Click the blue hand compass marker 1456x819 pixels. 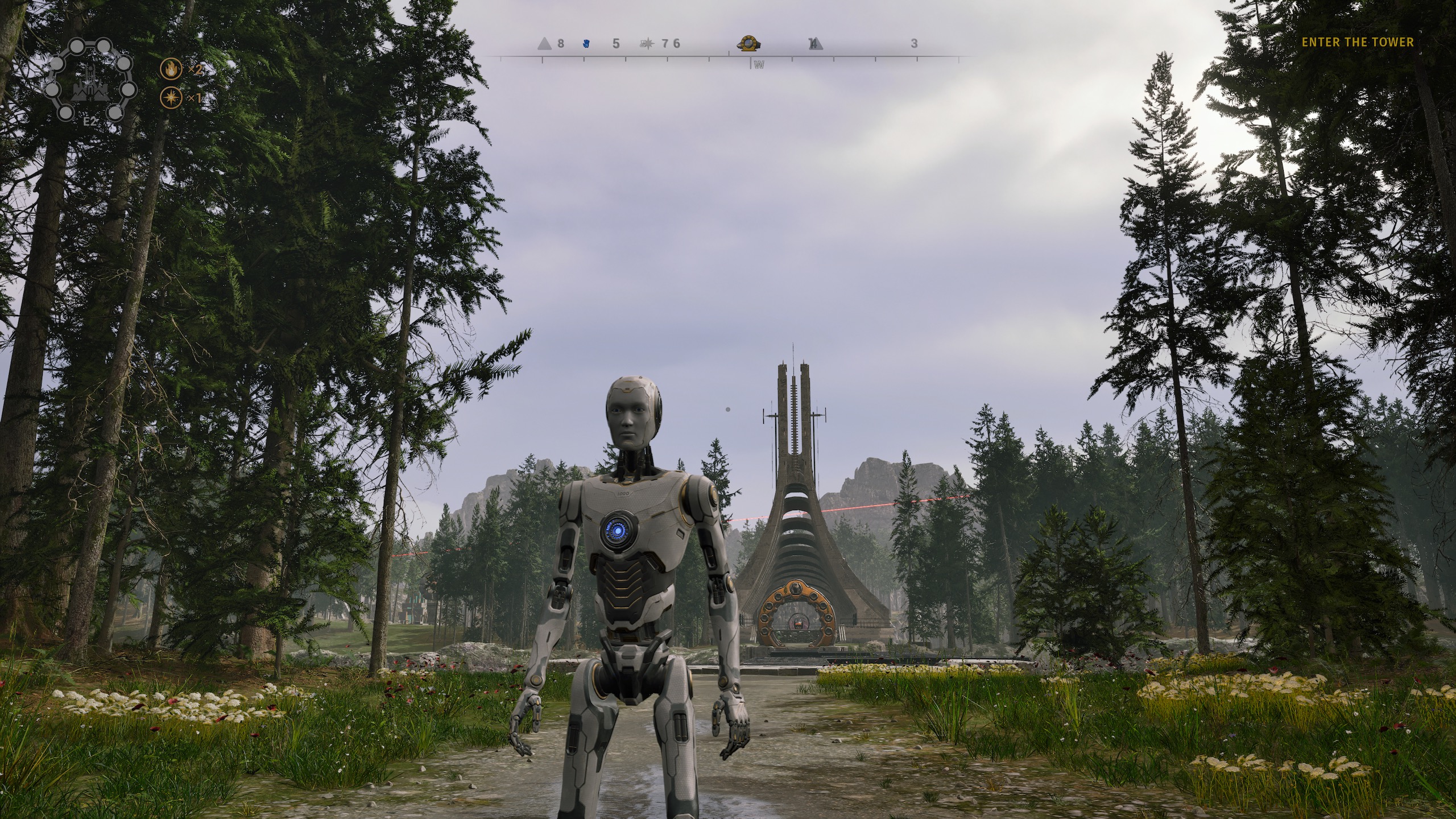coord(587,43)
